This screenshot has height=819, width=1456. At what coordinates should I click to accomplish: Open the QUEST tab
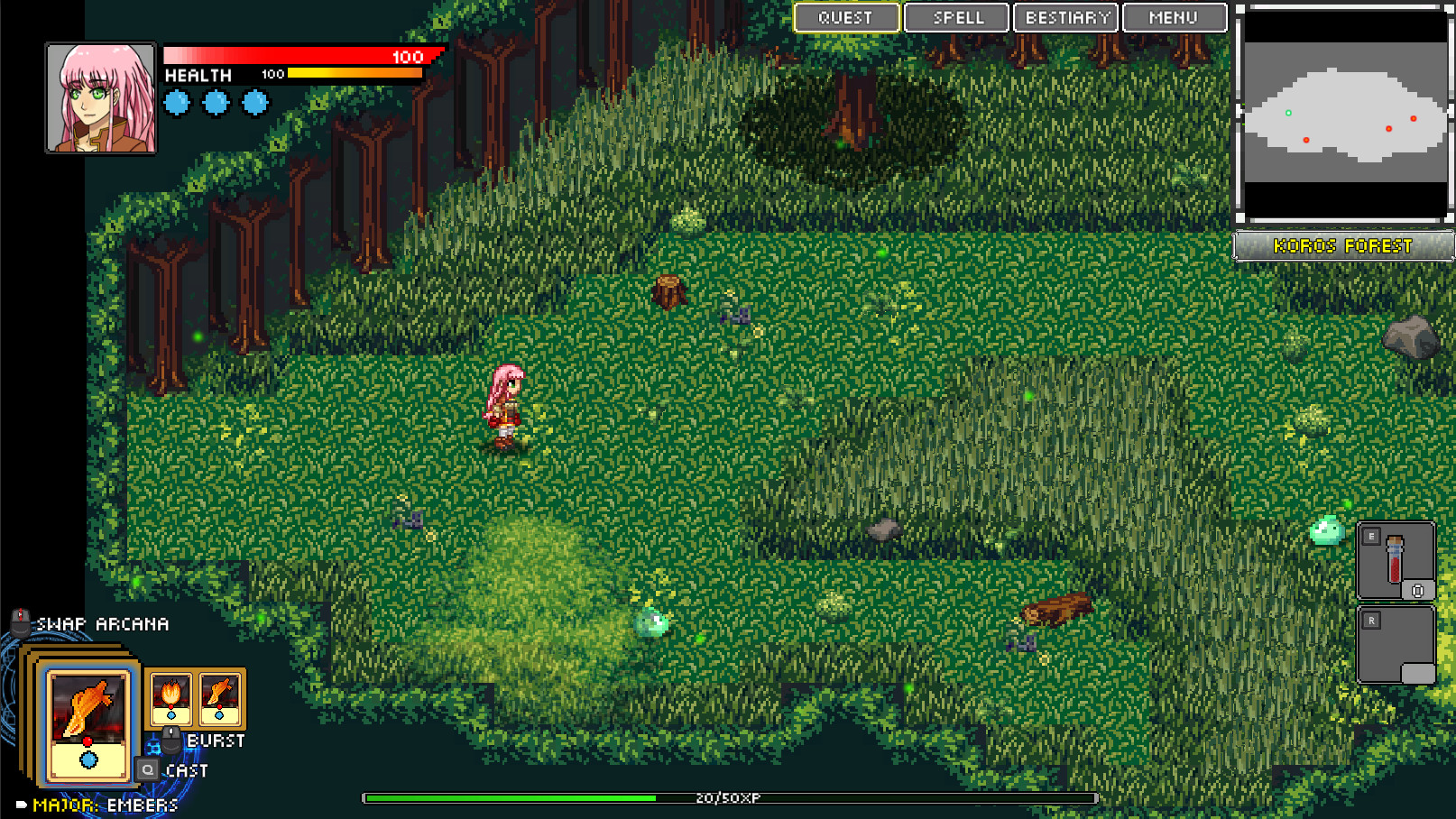point(845,17)
